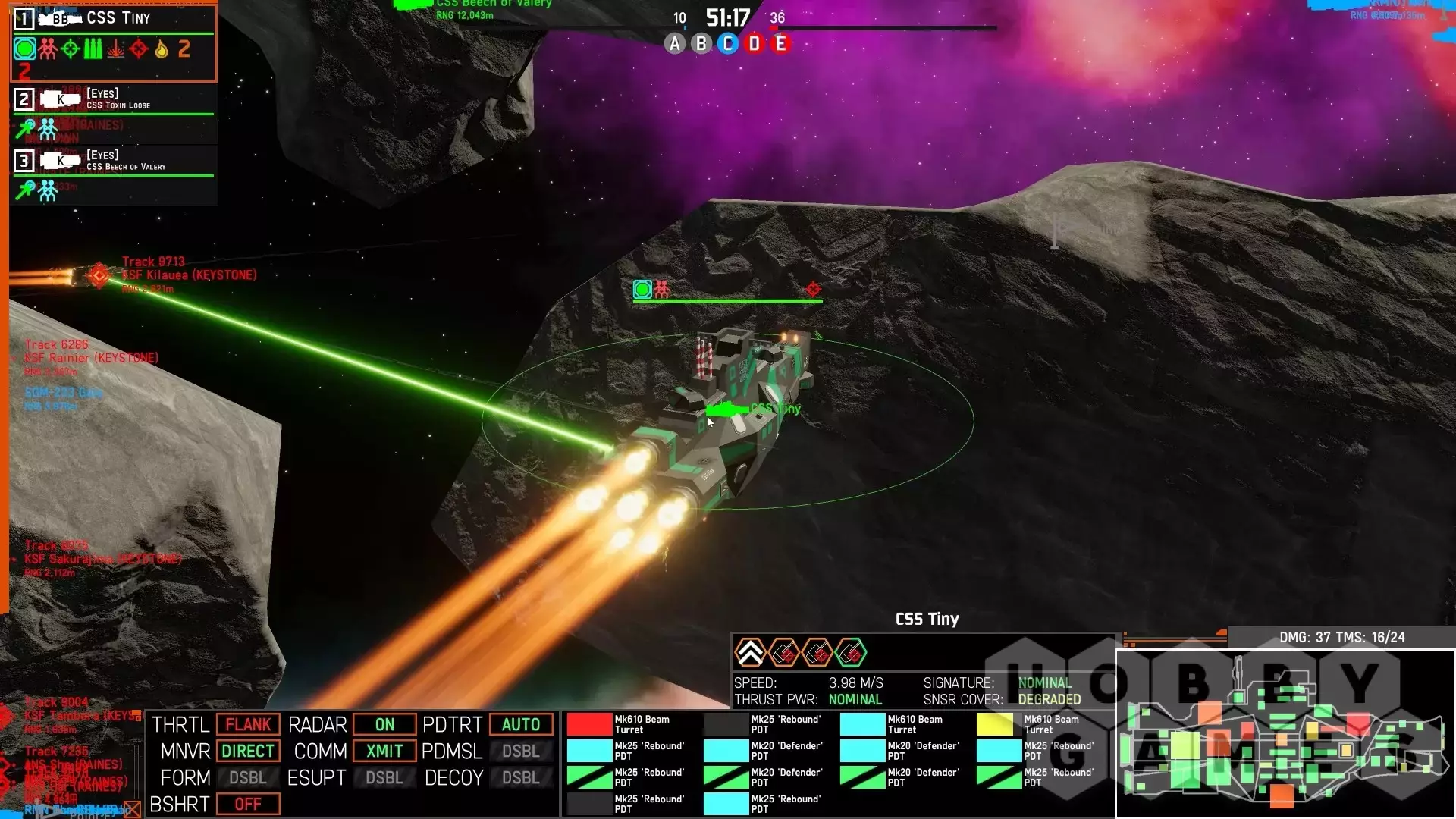
Task: Toggle the MNVR DIRECT button
Action: pos(248,752)
